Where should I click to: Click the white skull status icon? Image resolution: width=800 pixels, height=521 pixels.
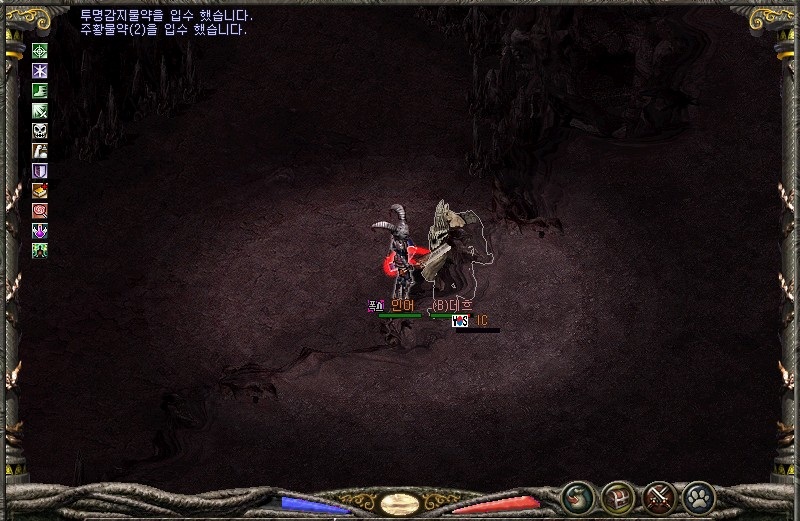tap(40, 131)
